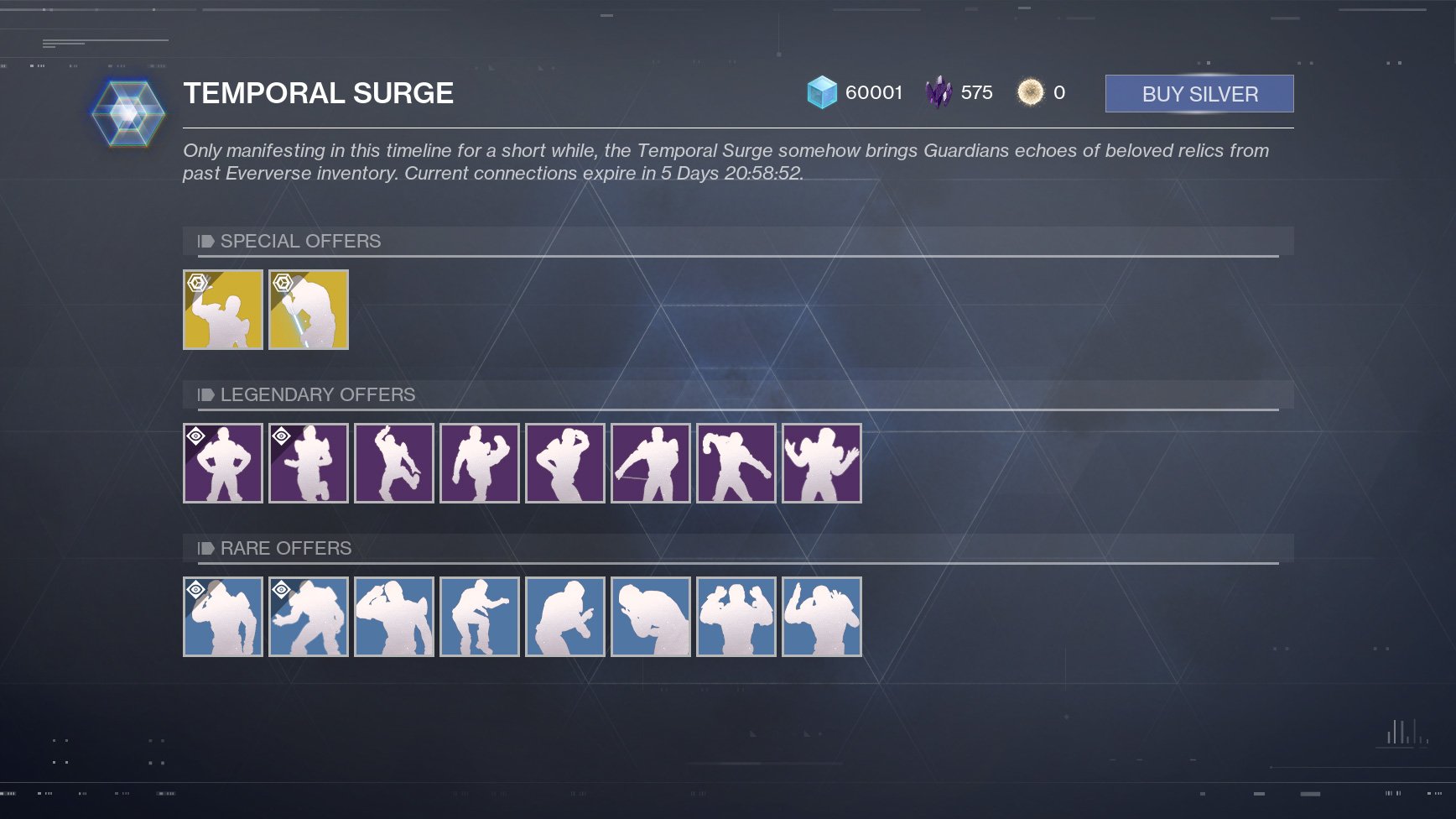Click the Silver currency cube icon
The image size is (1456, 819).
pyautogui.click(x=822, y=91)
